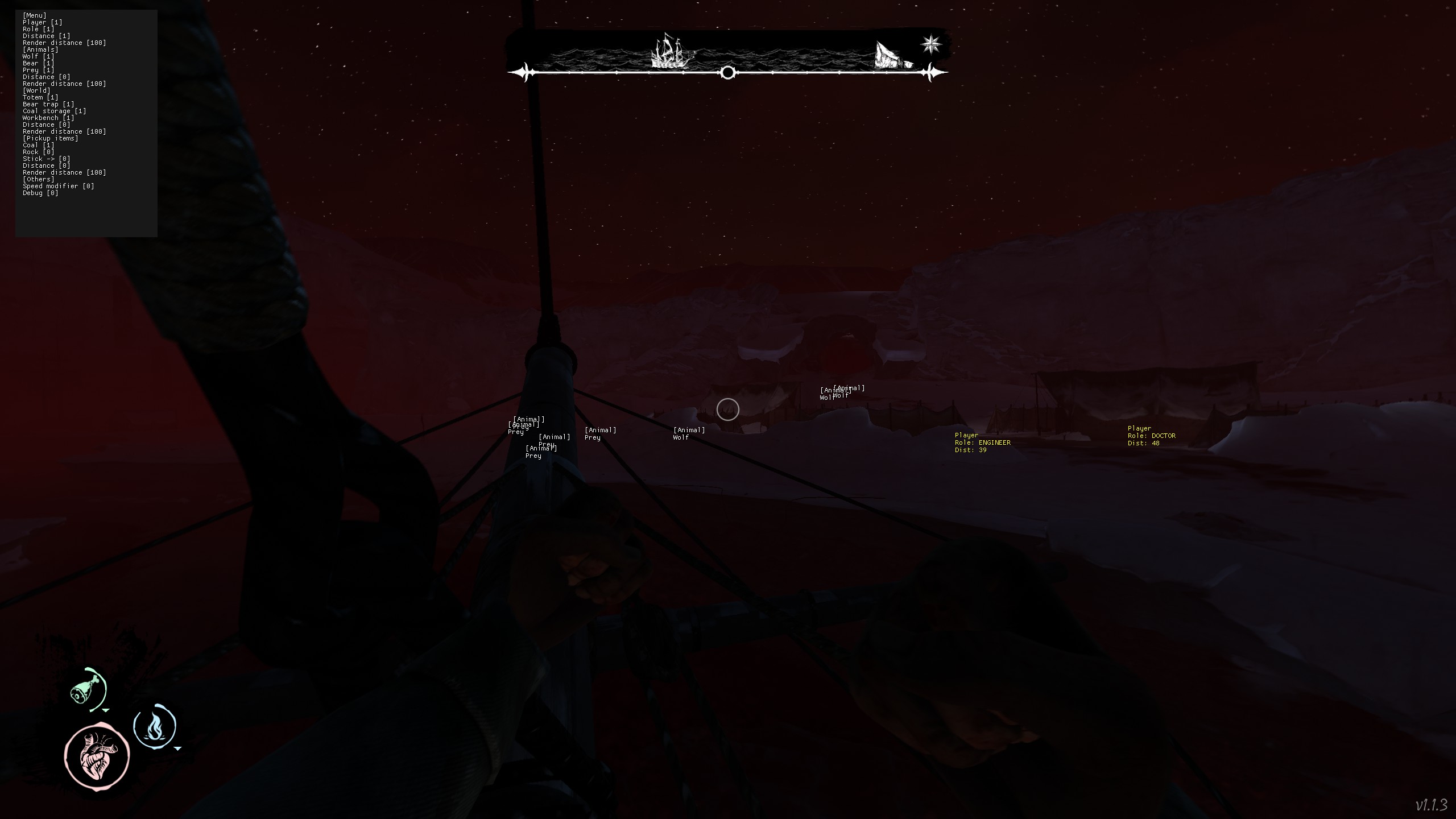Toggle the Bear [1] animal entry
Image resolution: width=1456 pixels, height=819 pixels.
[x=38, y=63]
